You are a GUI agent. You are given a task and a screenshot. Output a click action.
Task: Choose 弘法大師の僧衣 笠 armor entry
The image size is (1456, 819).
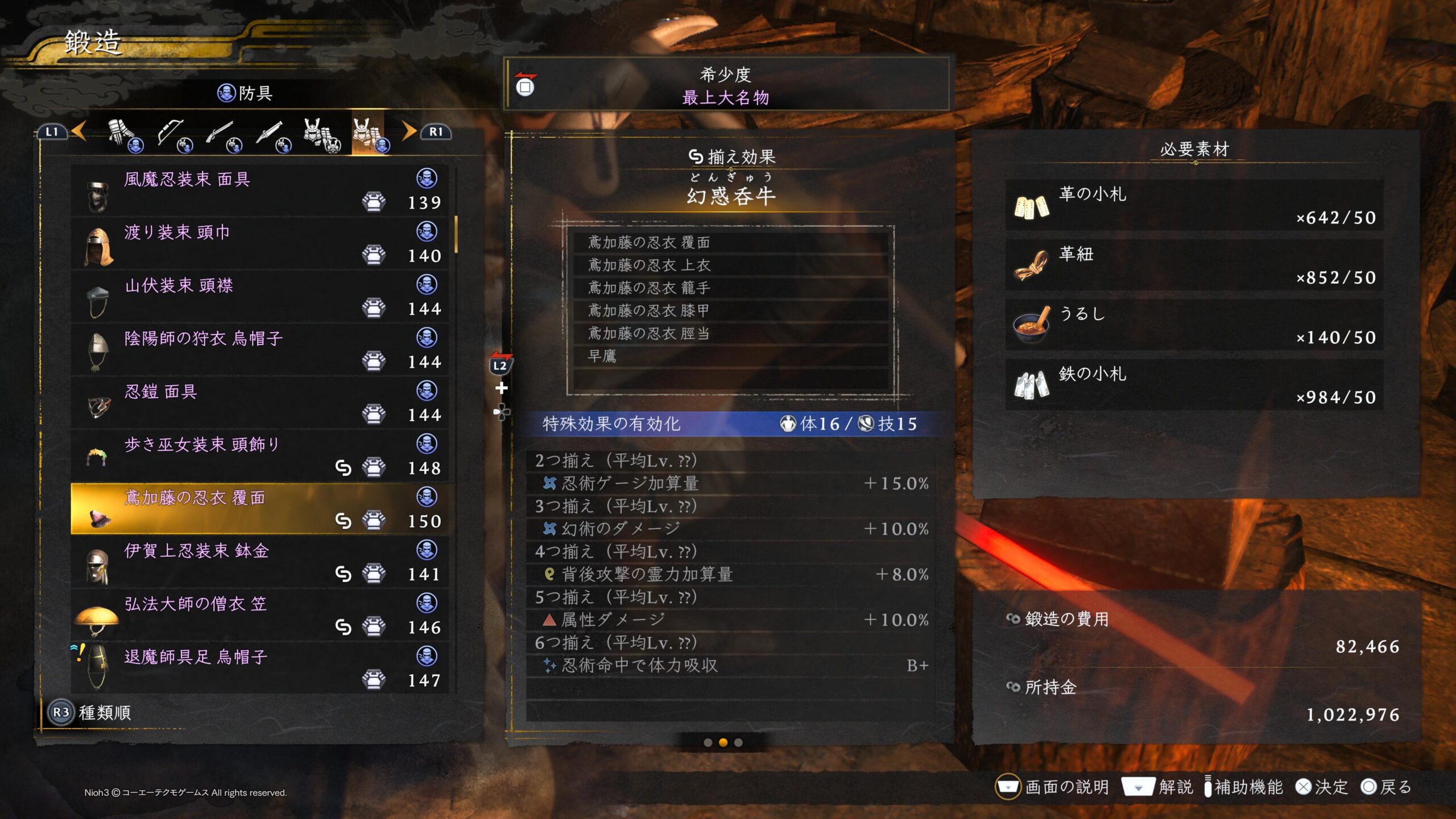[259, 615]
